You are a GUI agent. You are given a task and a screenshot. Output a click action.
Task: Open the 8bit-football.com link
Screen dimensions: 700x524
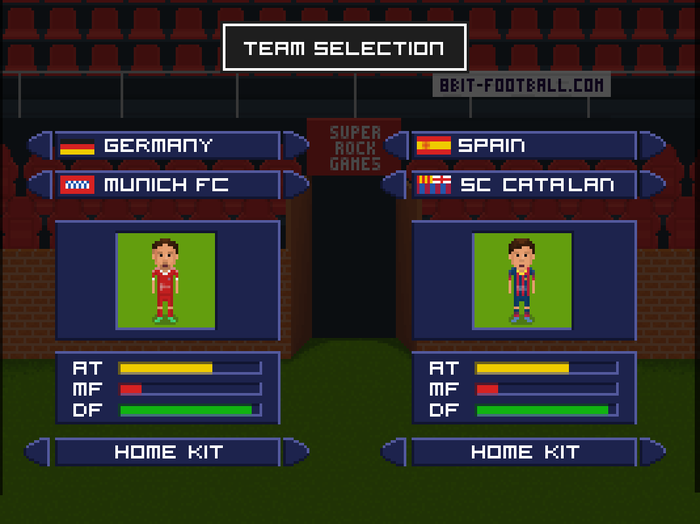[521, 86]
